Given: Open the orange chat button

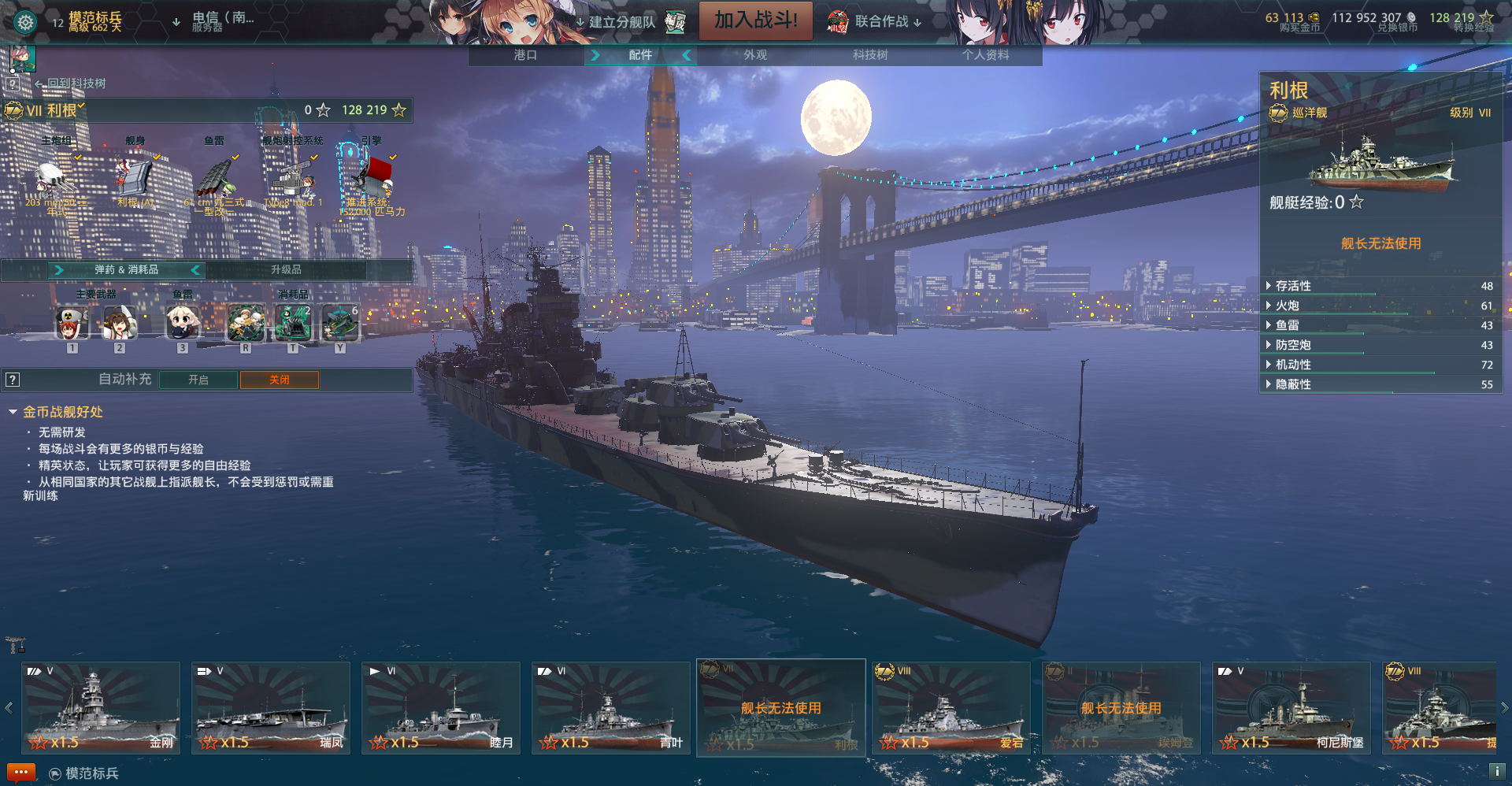Looking at the screenshot, I should pos(21,773).
